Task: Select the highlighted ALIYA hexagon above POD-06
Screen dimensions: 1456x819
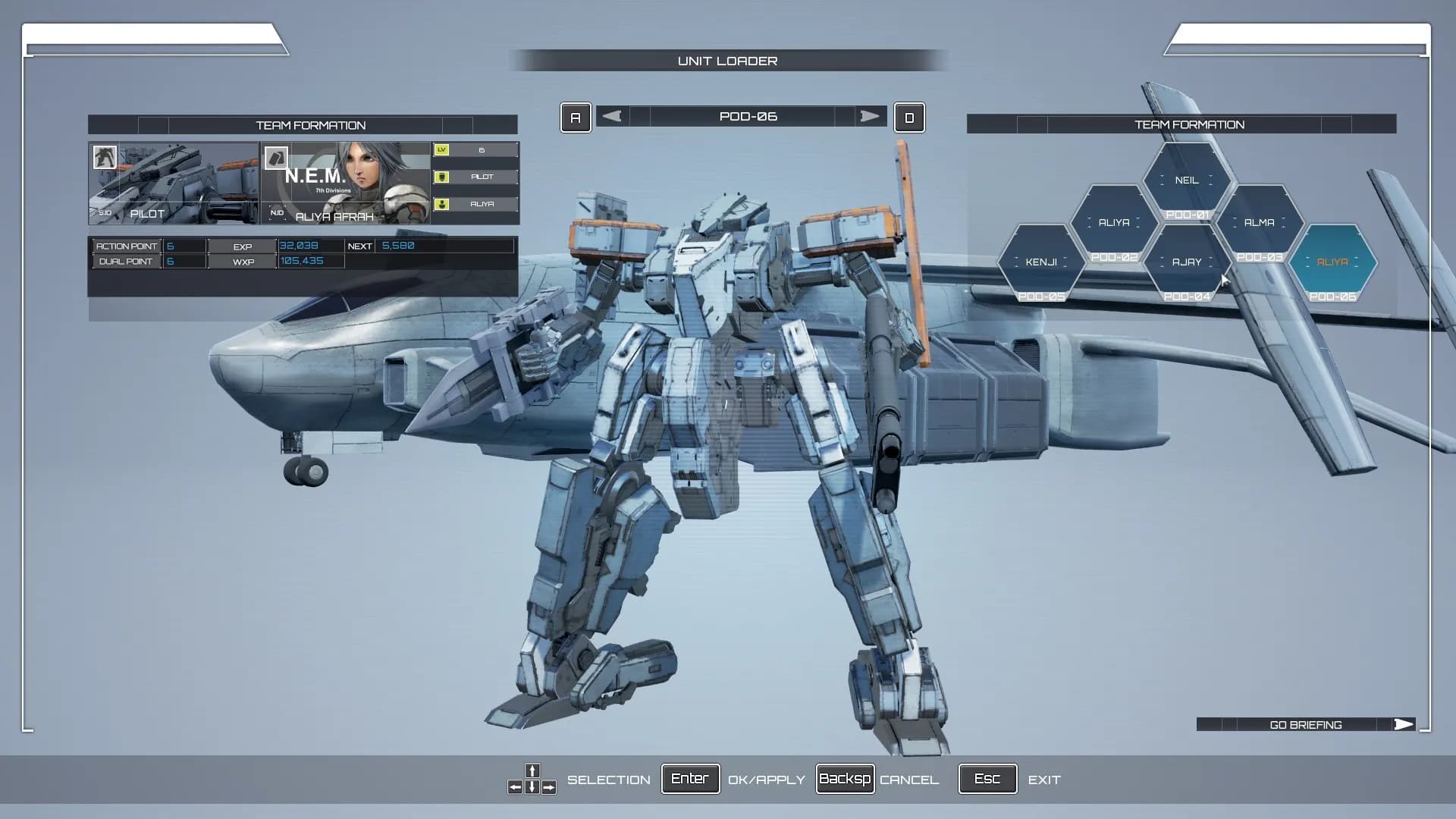Action: [x=1332, y=262]
